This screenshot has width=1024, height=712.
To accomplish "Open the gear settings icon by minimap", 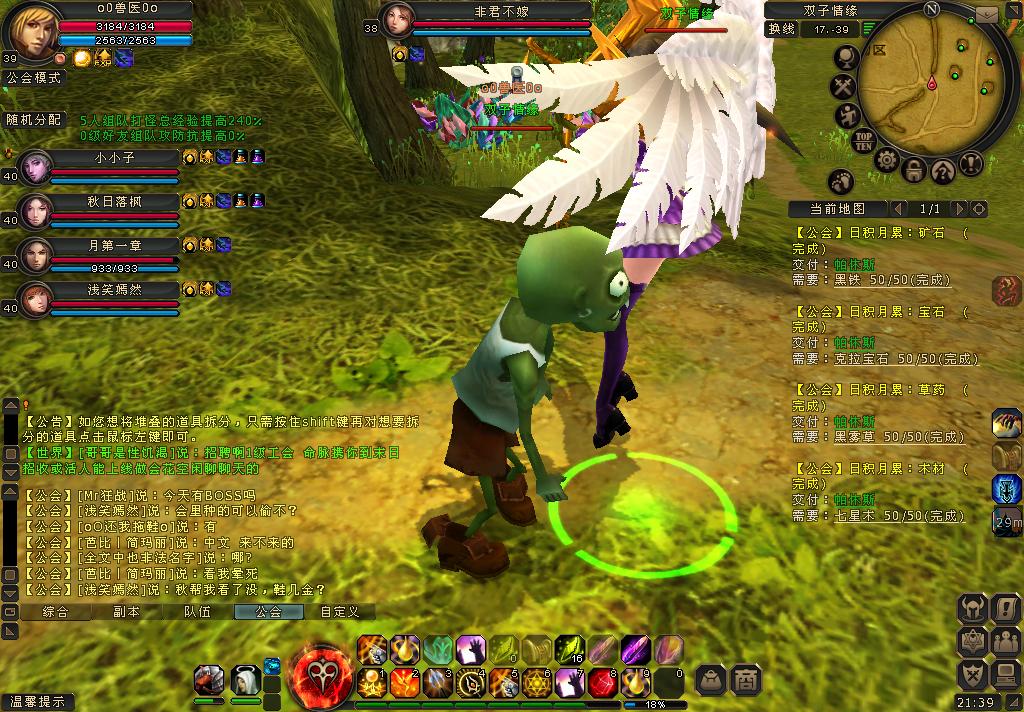I will pyautogui.click(x=886, y=160).
